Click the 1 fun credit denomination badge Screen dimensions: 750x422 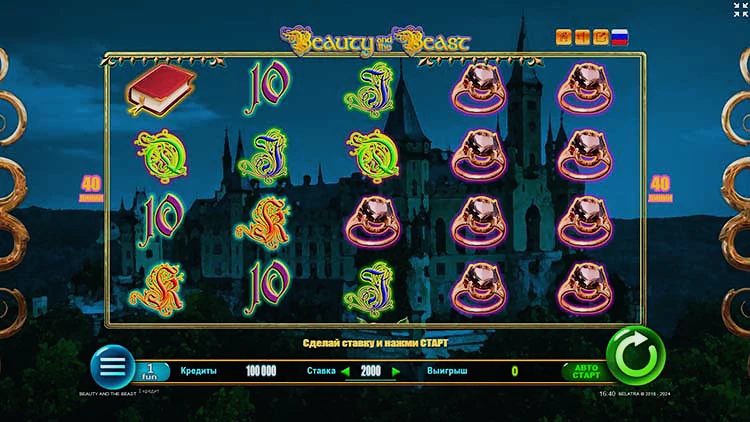152,371
